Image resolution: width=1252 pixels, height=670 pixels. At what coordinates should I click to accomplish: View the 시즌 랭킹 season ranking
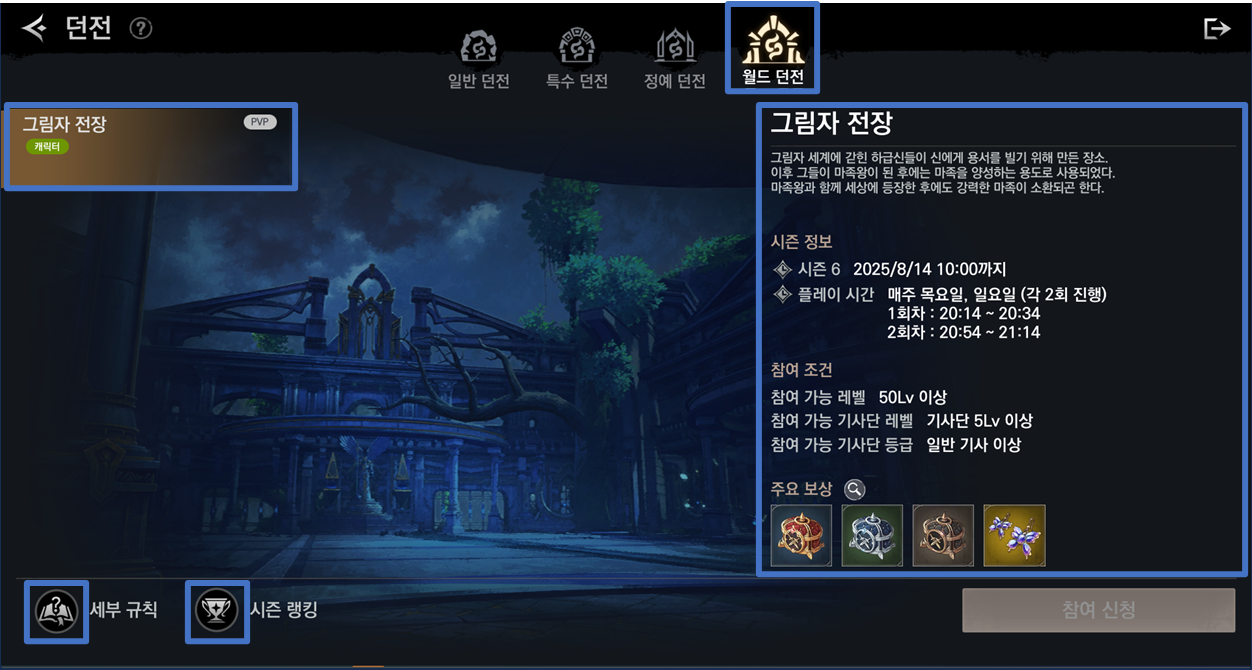point(217,611)
